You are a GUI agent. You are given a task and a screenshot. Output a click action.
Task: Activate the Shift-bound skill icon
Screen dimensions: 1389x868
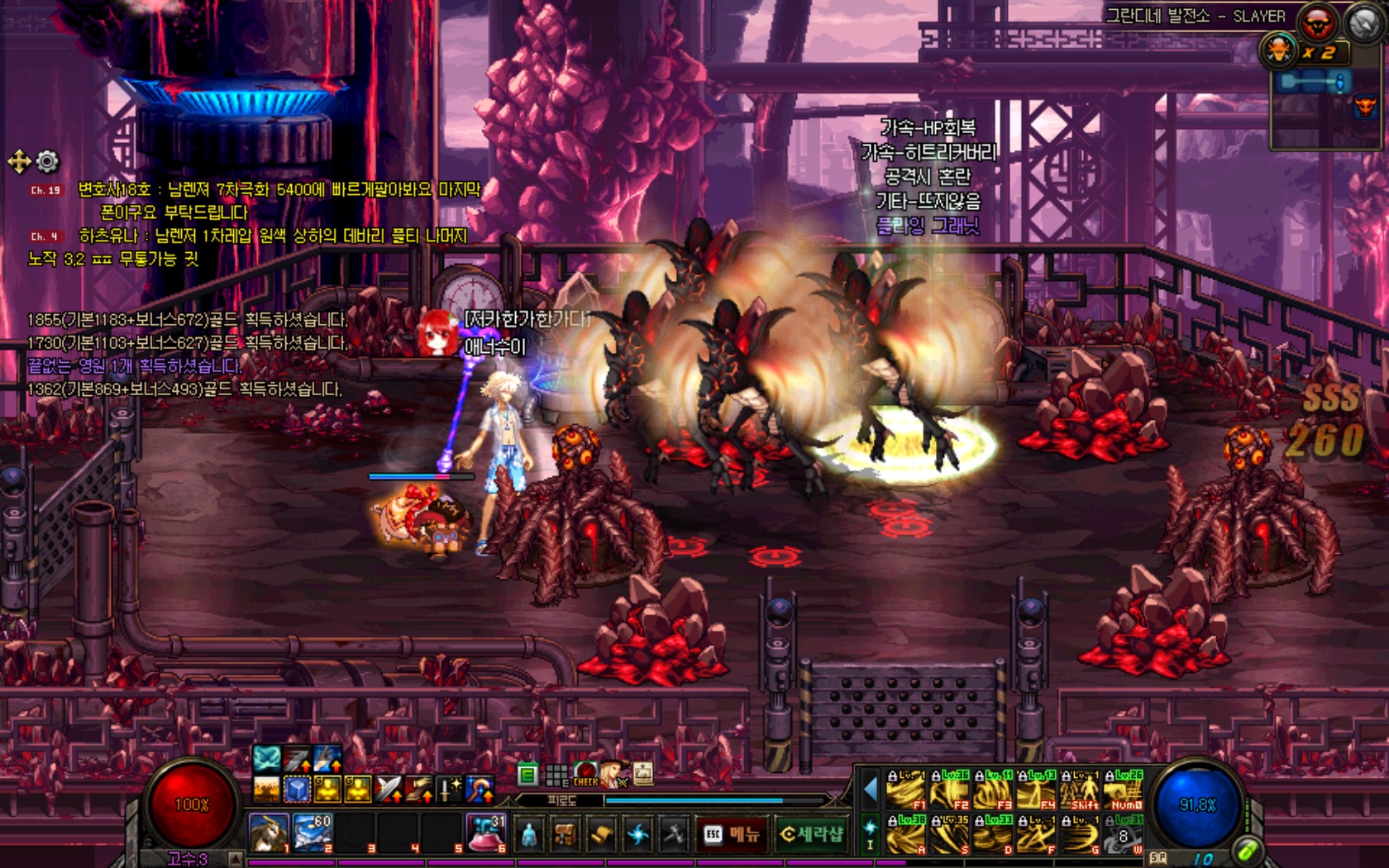click(1080, 791)
